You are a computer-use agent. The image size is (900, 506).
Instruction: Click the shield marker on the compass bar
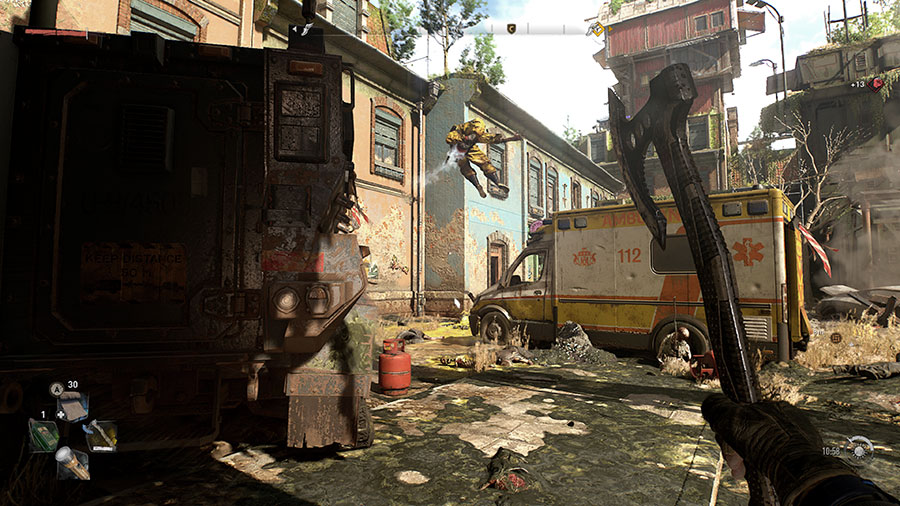(513, 29)
